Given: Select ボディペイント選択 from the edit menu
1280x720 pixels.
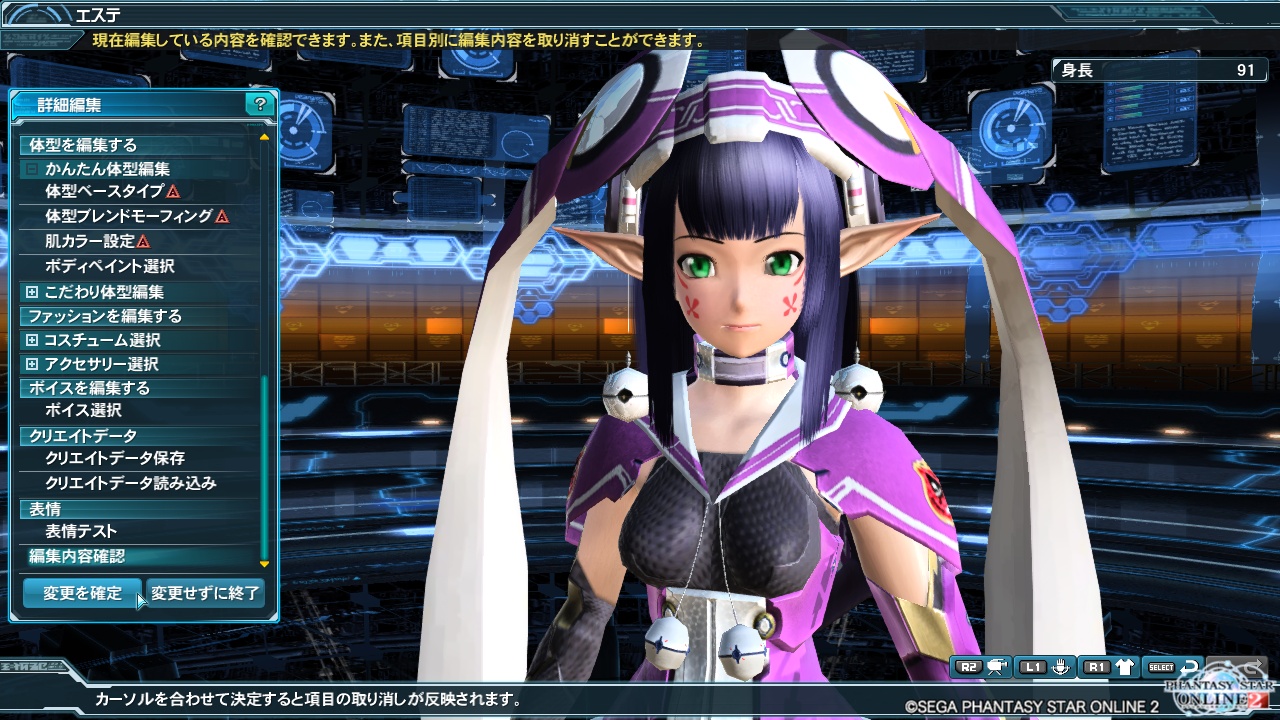Looking at the screenshot, I should click(x=110, y=265).
